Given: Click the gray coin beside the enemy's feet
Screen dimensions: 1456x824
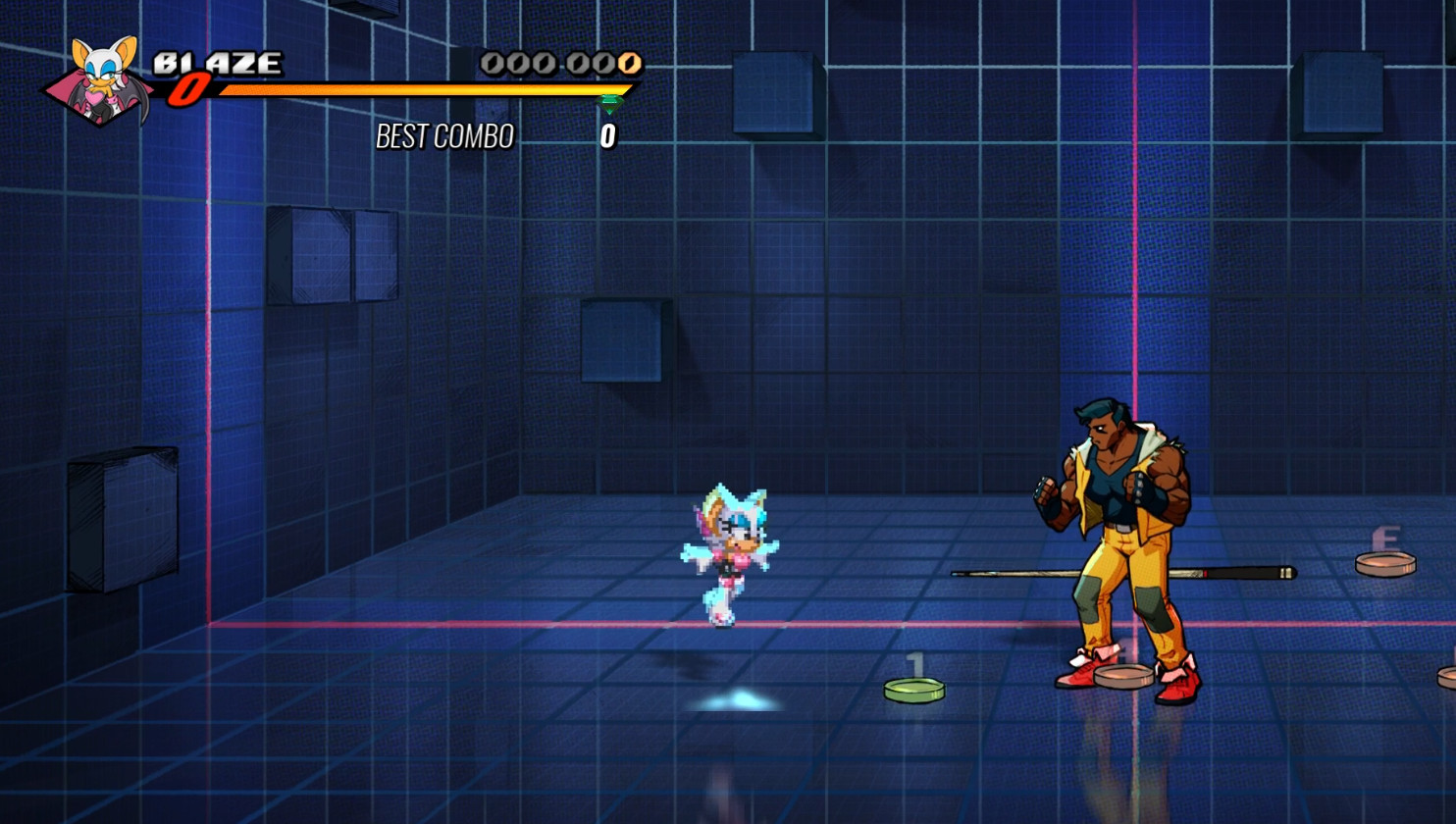Looking at the screenshot, I should coord(1121,675).
